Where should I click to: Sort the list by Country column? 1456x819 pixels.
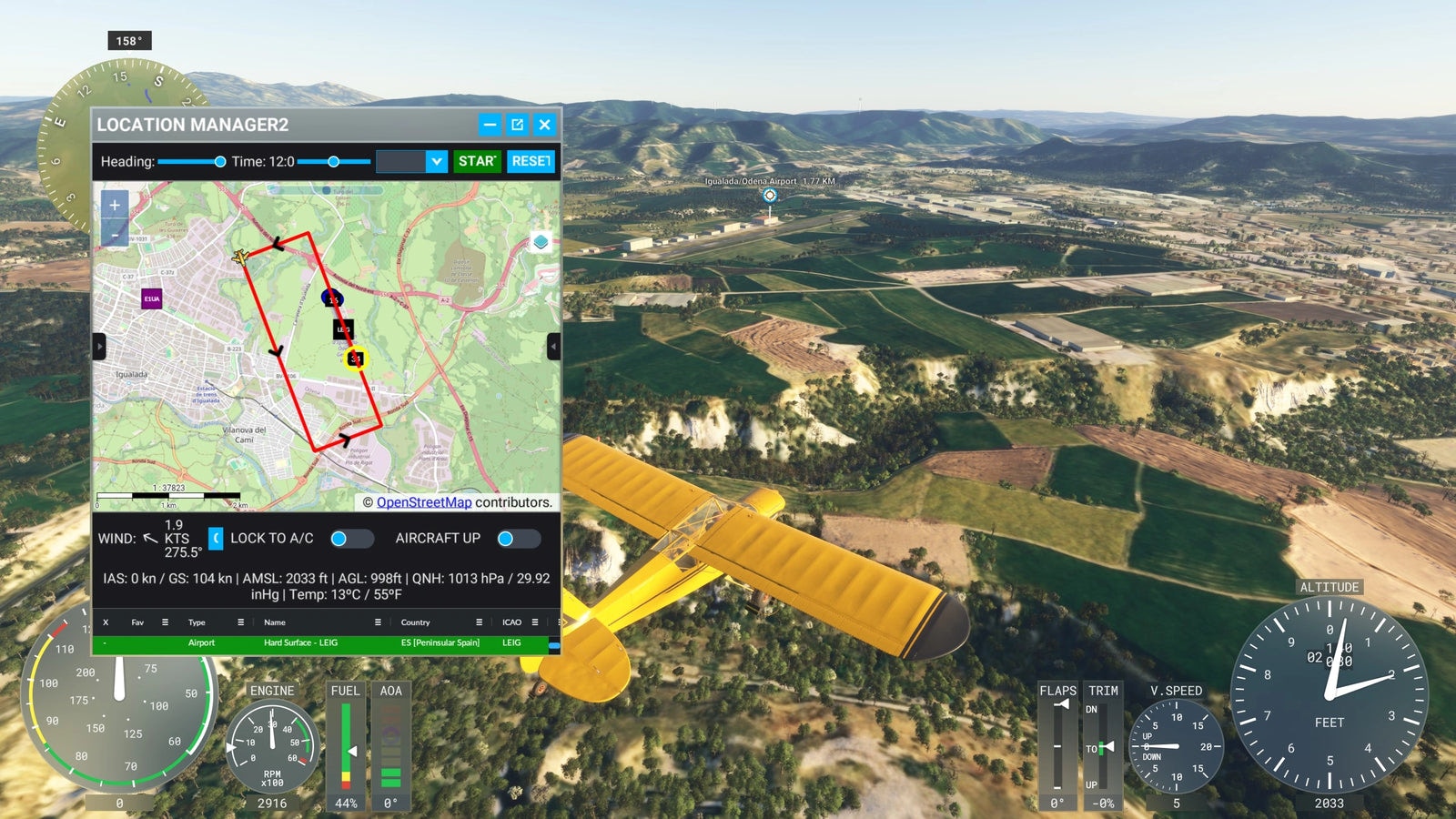click(x=415, y=622)
